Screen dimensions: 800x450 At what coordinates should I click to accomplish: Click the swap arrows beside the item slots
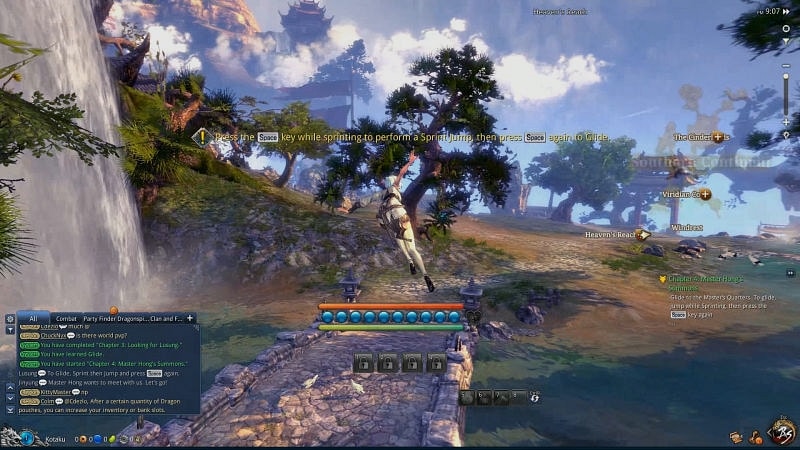[x=535, y=397]
